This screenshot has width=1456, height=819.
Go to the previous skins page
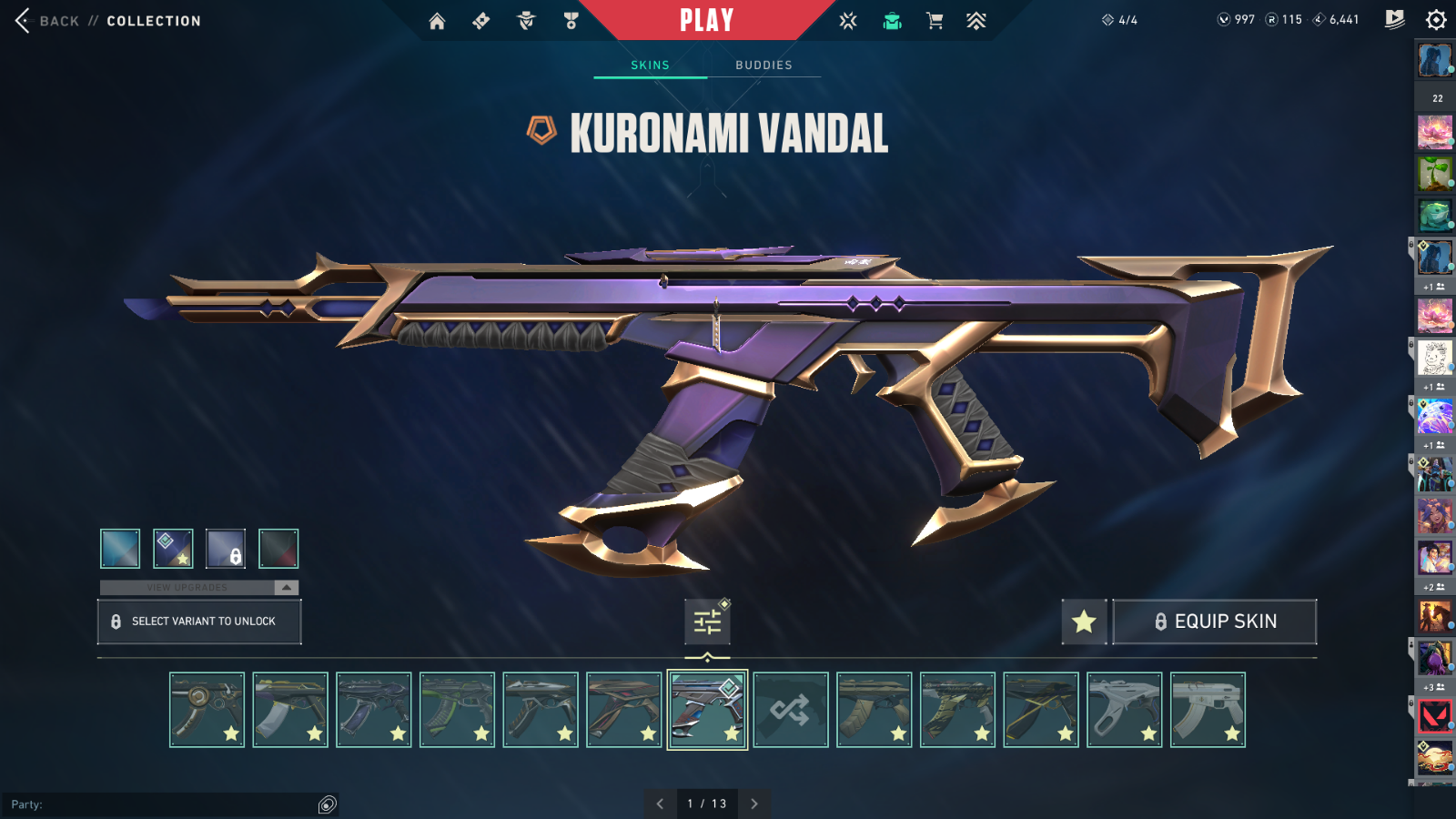[660, 804]
